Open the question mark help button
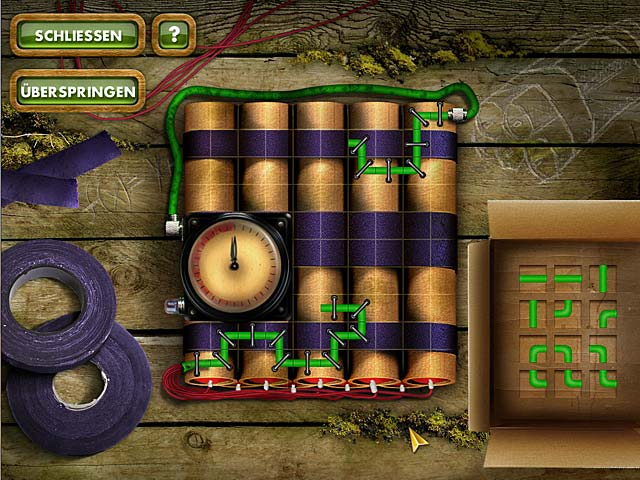 tap(175, 35)
